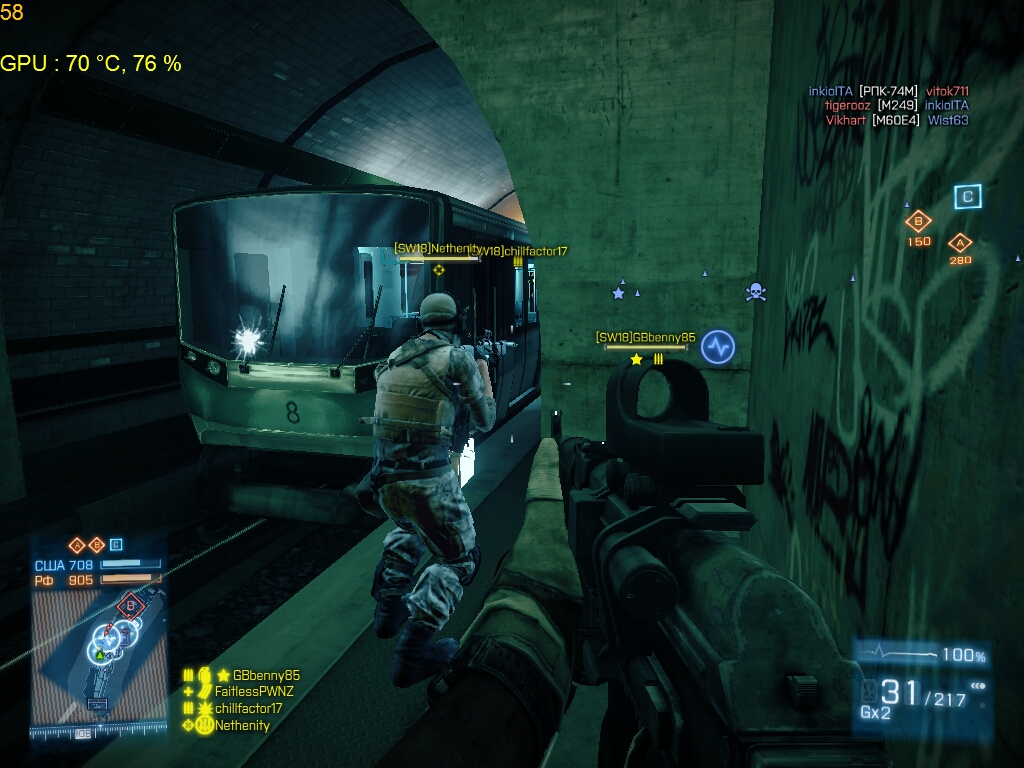Select GBbenny85 in the squad list
Screen dimensions: 1024x768
point(265,675)
